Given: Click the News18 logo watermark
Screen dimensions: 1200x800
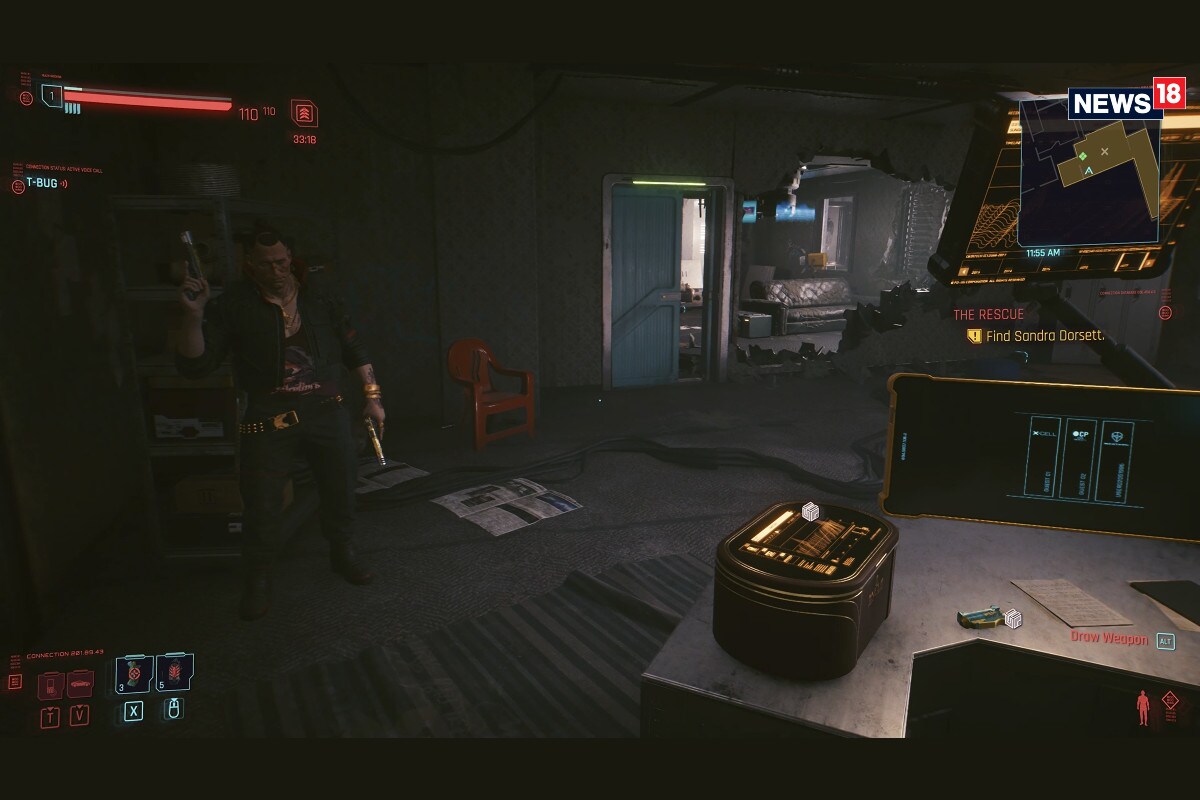Looking at the screenshot, I should point(1126,101).
